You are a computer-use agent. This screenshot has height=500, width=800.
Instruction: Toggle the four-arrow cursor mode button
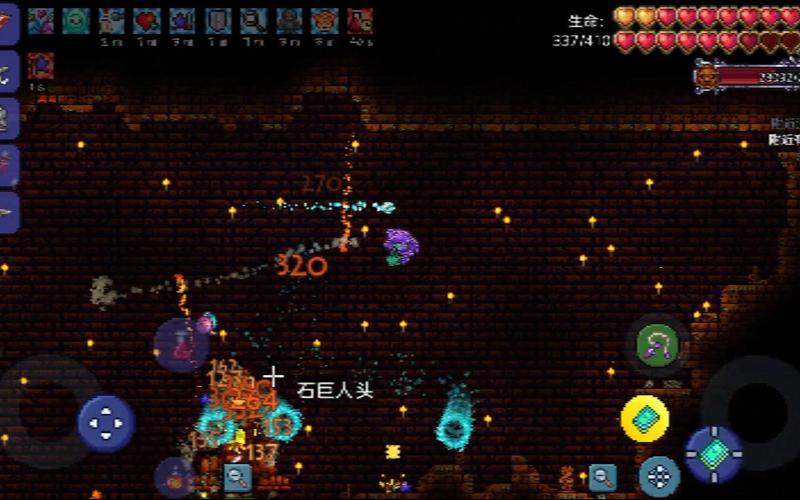pyautogui.click(x=659, y=476)
